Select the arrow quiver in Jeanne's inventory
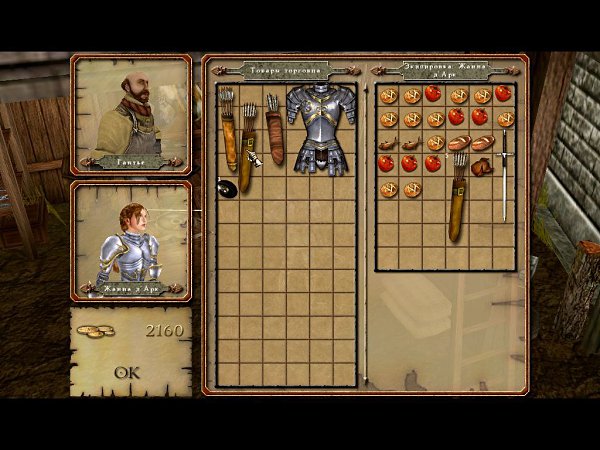Screen dimensions: 600x450 (458, 198)
